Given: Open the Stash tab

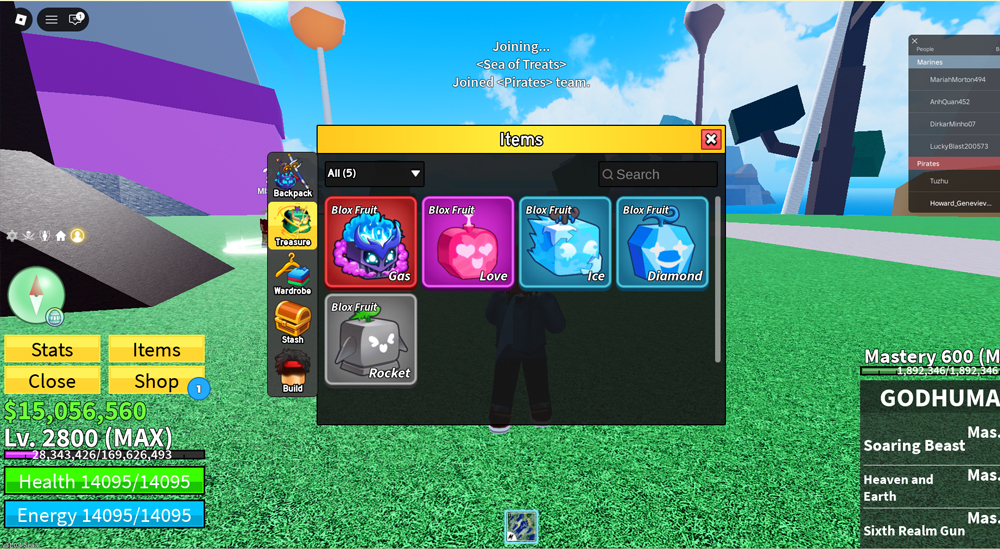Looking at the screenshot, I should point(293,324).
